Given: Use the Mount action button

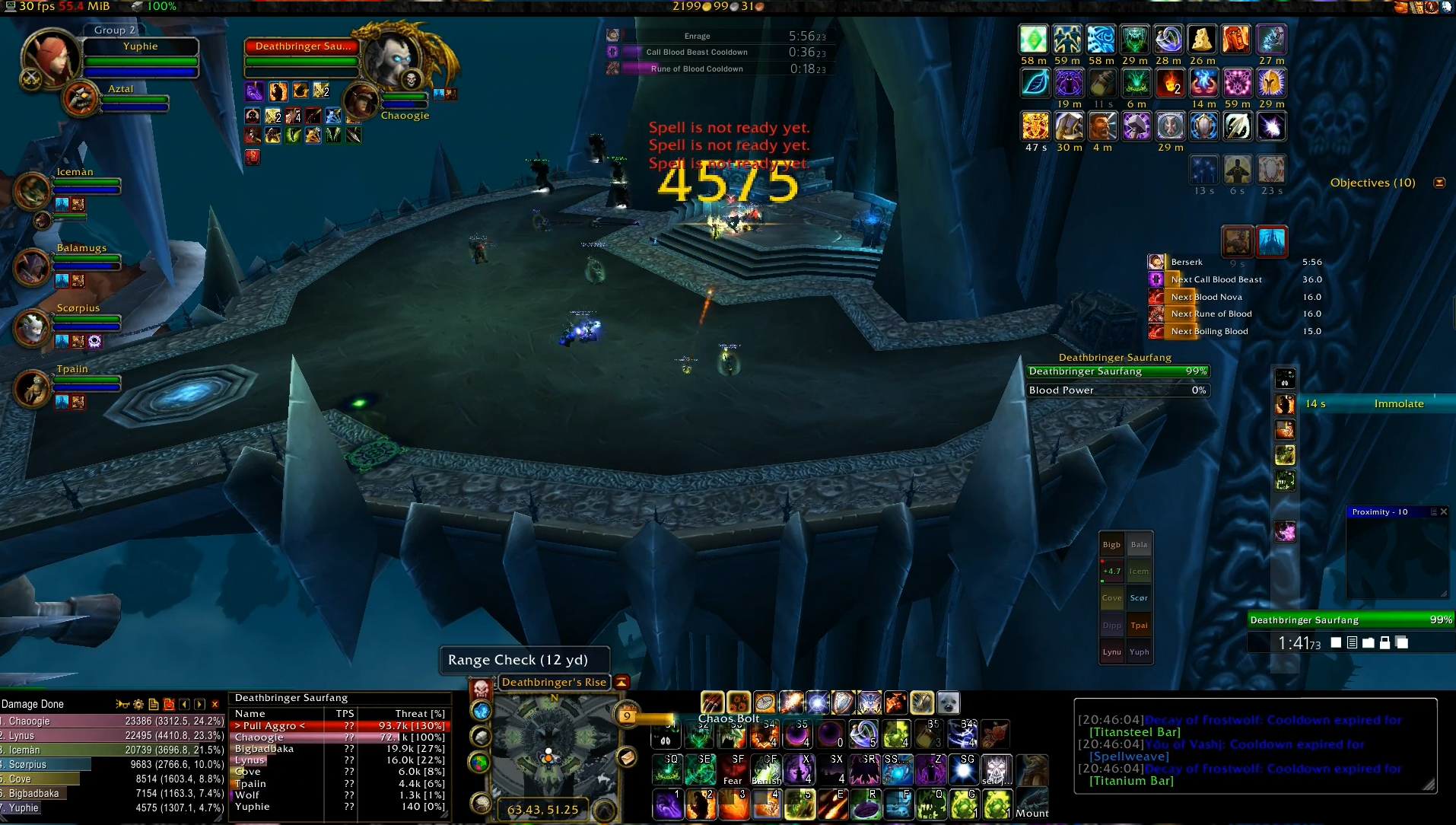Looking at the screenshot, I should click(1032, 804).
